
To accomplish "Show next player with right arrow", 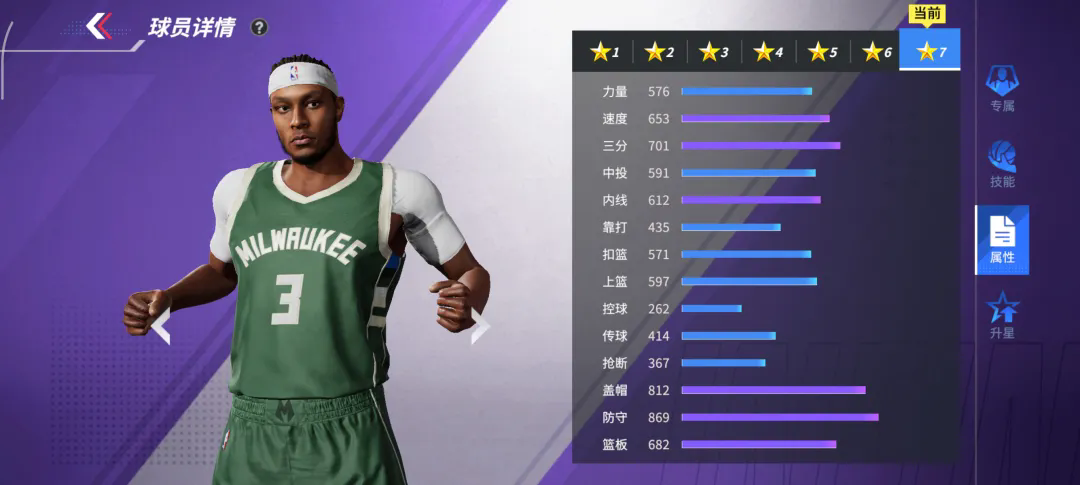I will tap(480, 326).
